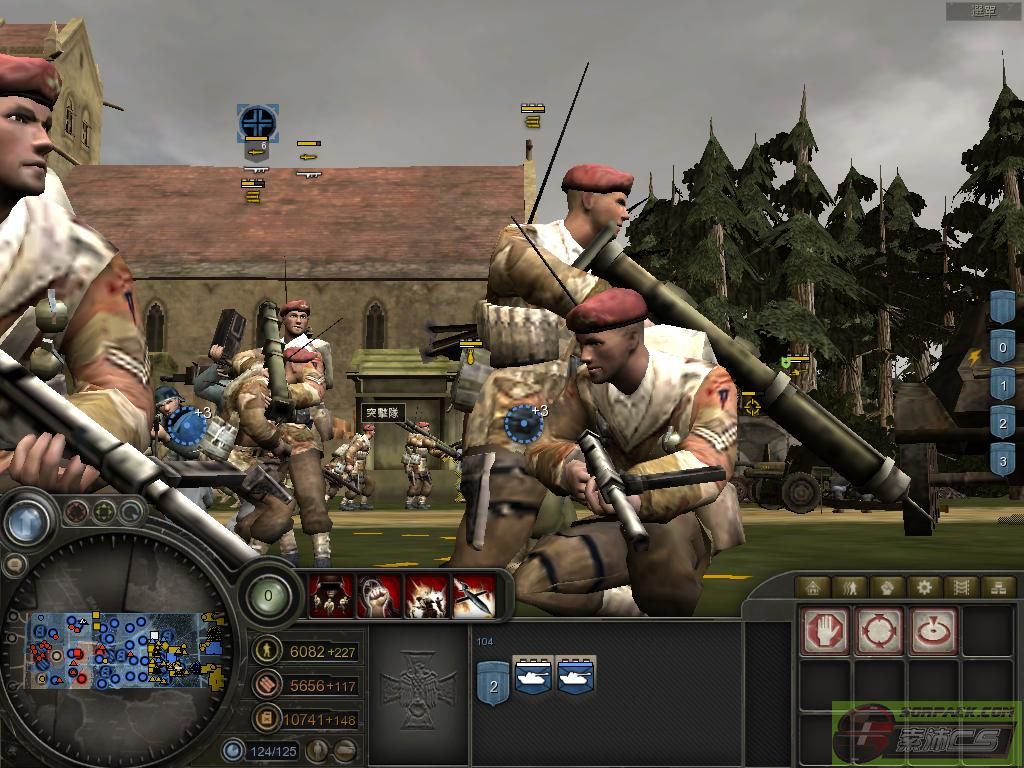Click the green command points button
Screen dimensions: 1024x768
click(267, 596)
